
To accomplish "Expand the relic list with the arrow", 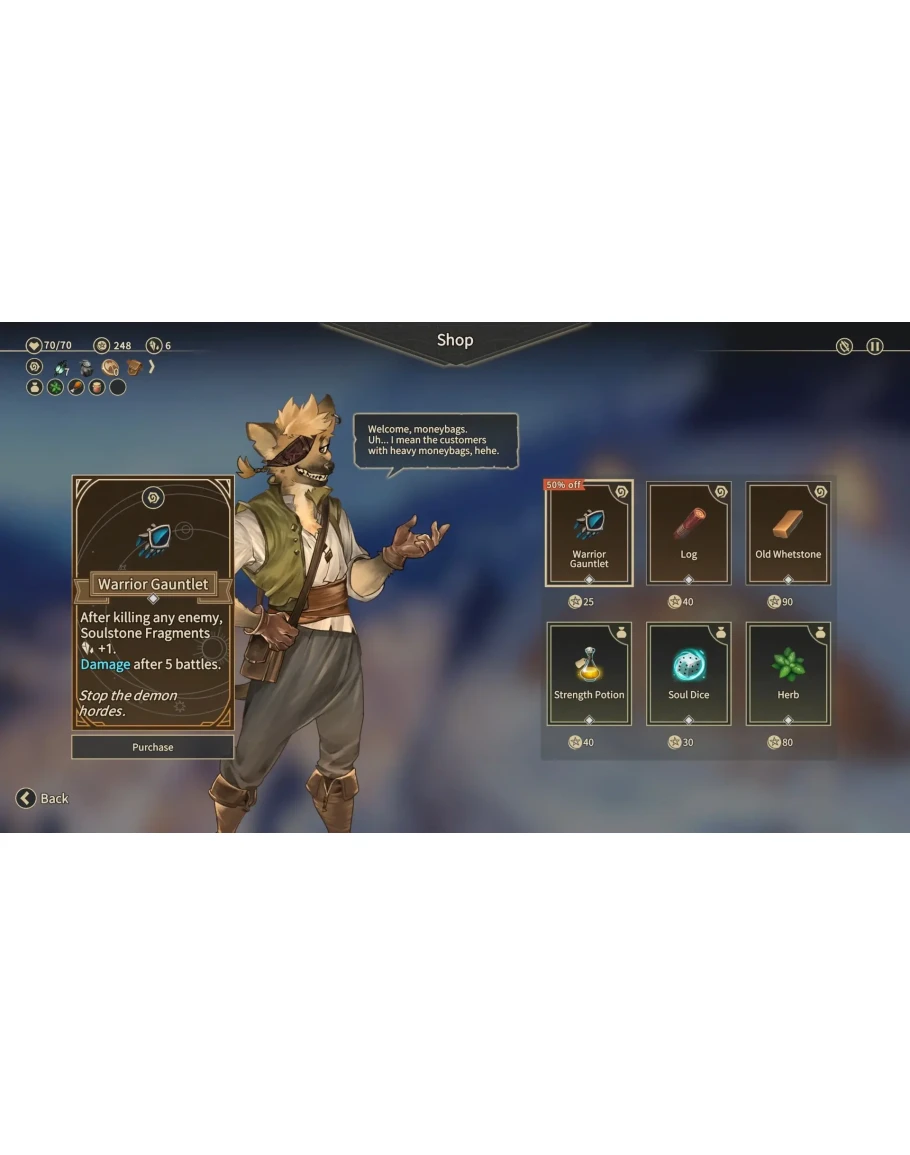I will [152, 367].
